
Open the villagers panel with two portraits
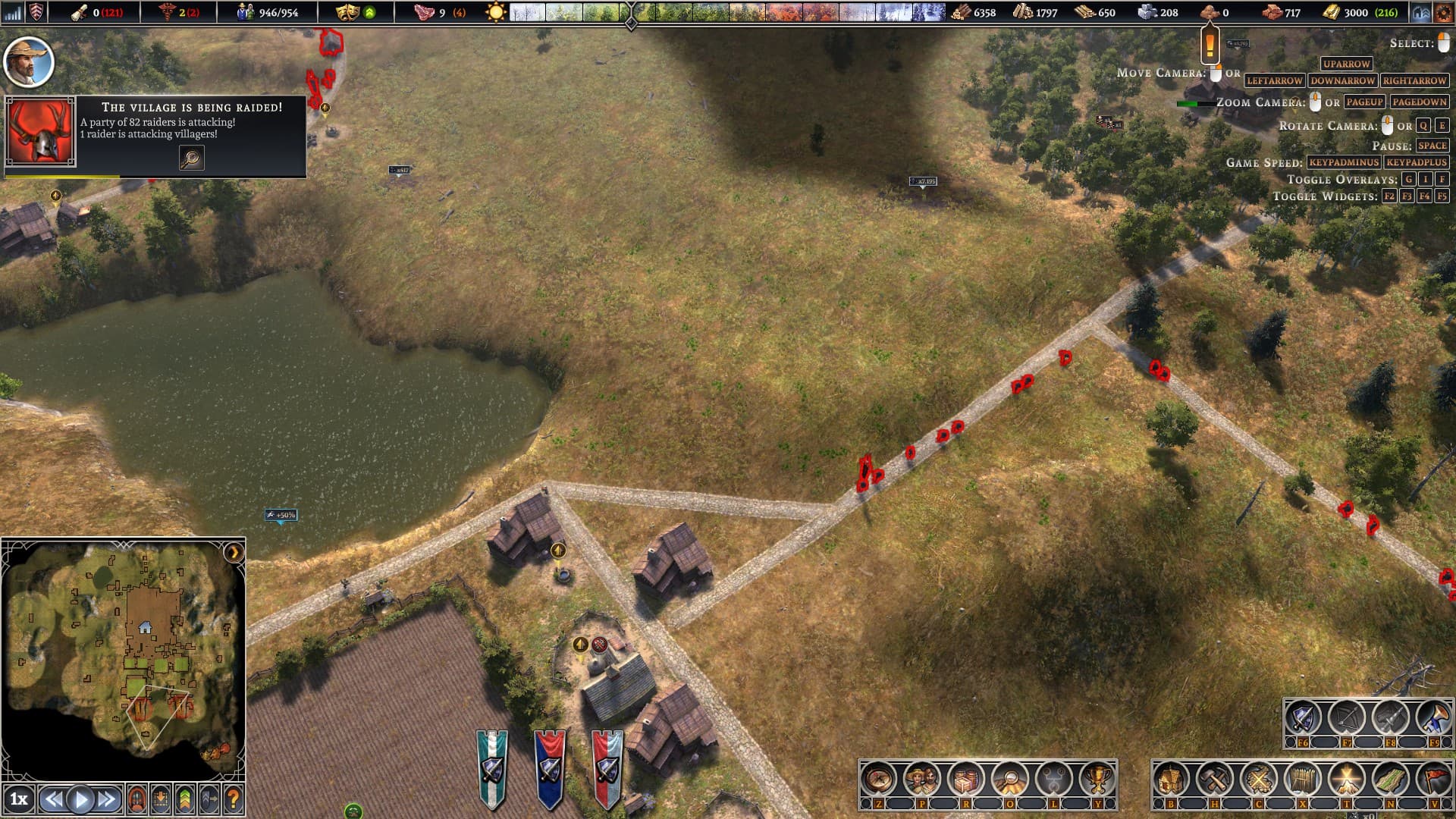922,779
